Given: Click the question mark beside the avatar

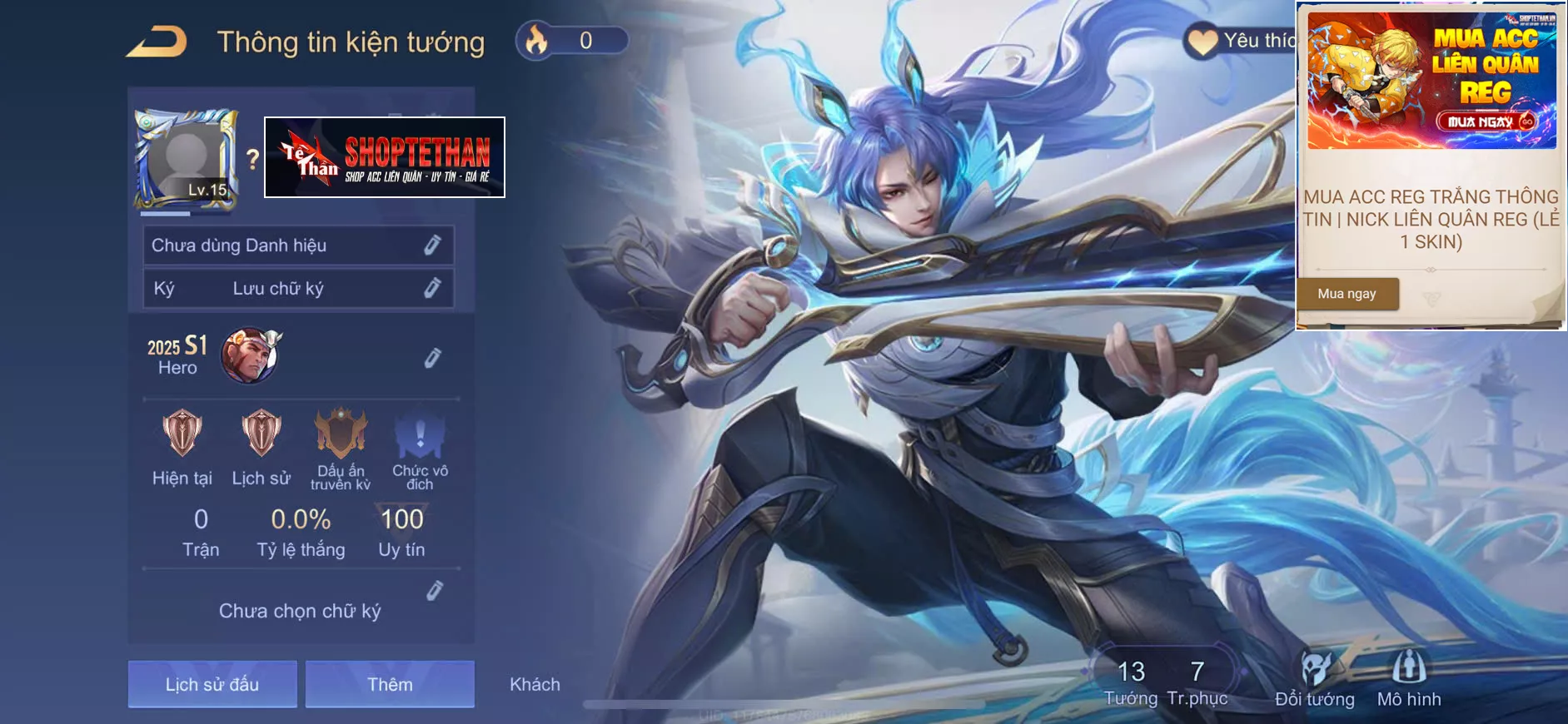Looking at the screenshot, I should (x=253, y=159).
